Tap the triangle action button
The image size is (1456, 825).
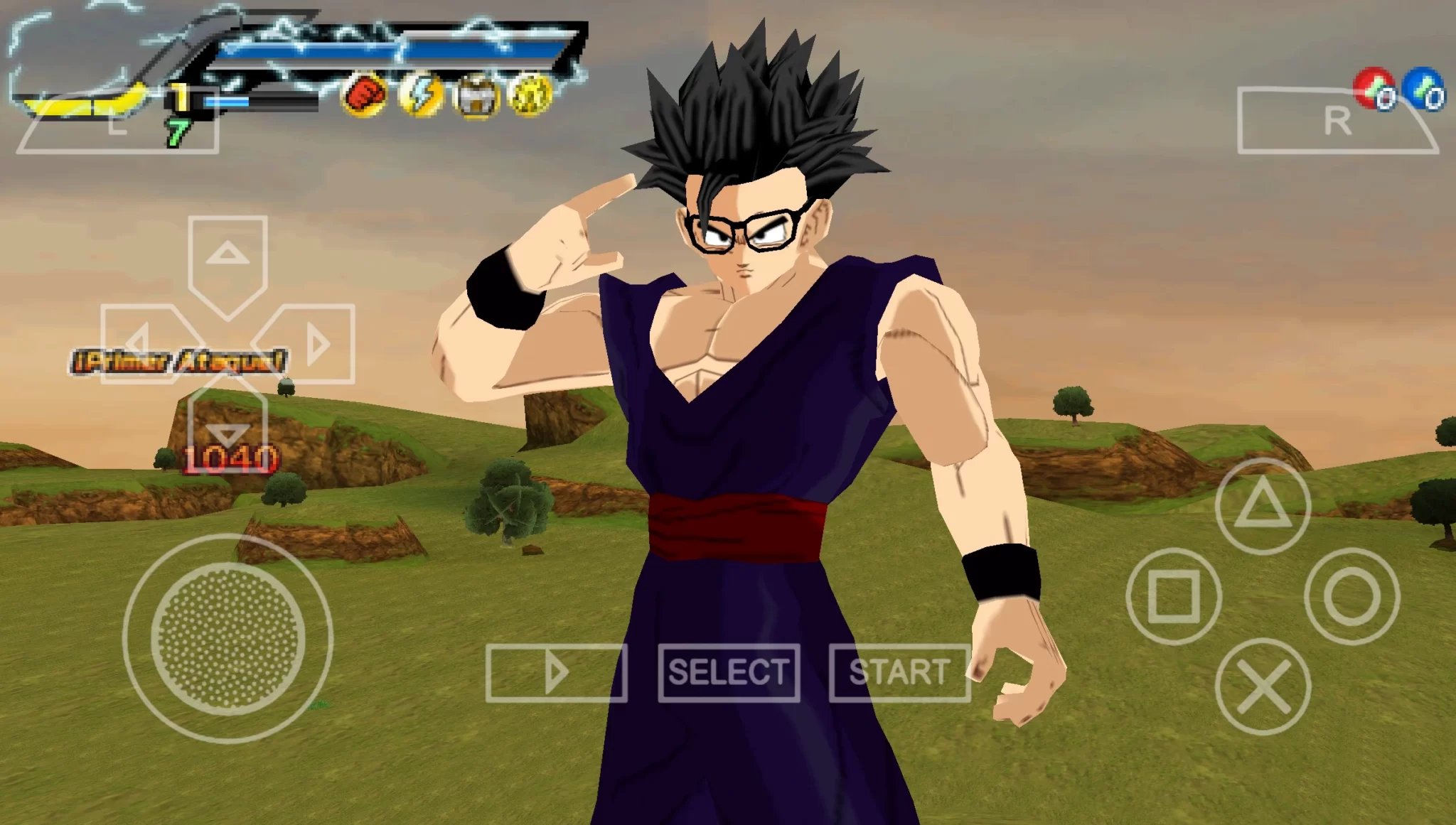tap(1263, 506)
